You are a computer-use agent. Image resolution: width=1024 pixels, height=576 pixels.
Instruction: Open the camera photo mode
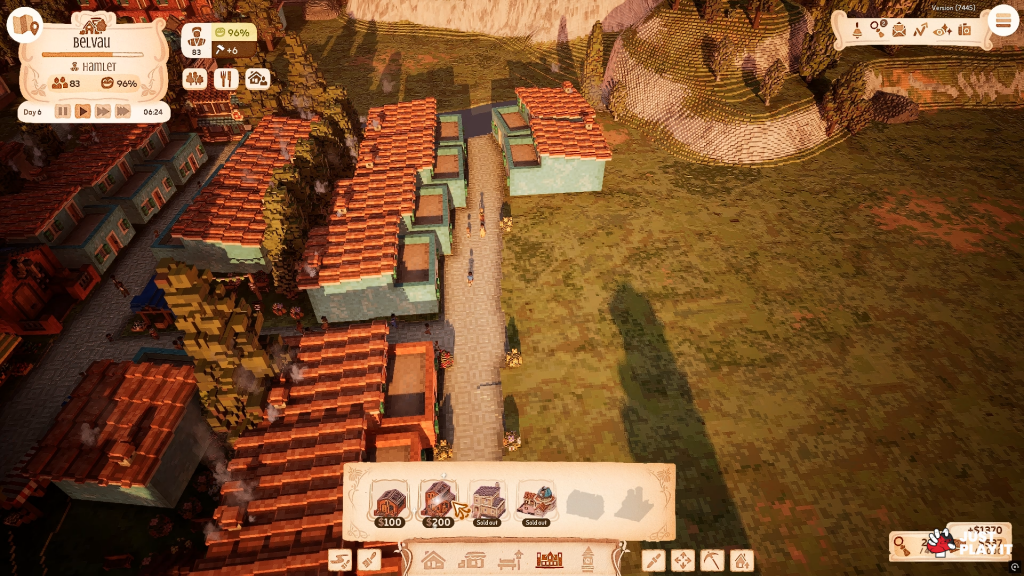pos(964,30)
